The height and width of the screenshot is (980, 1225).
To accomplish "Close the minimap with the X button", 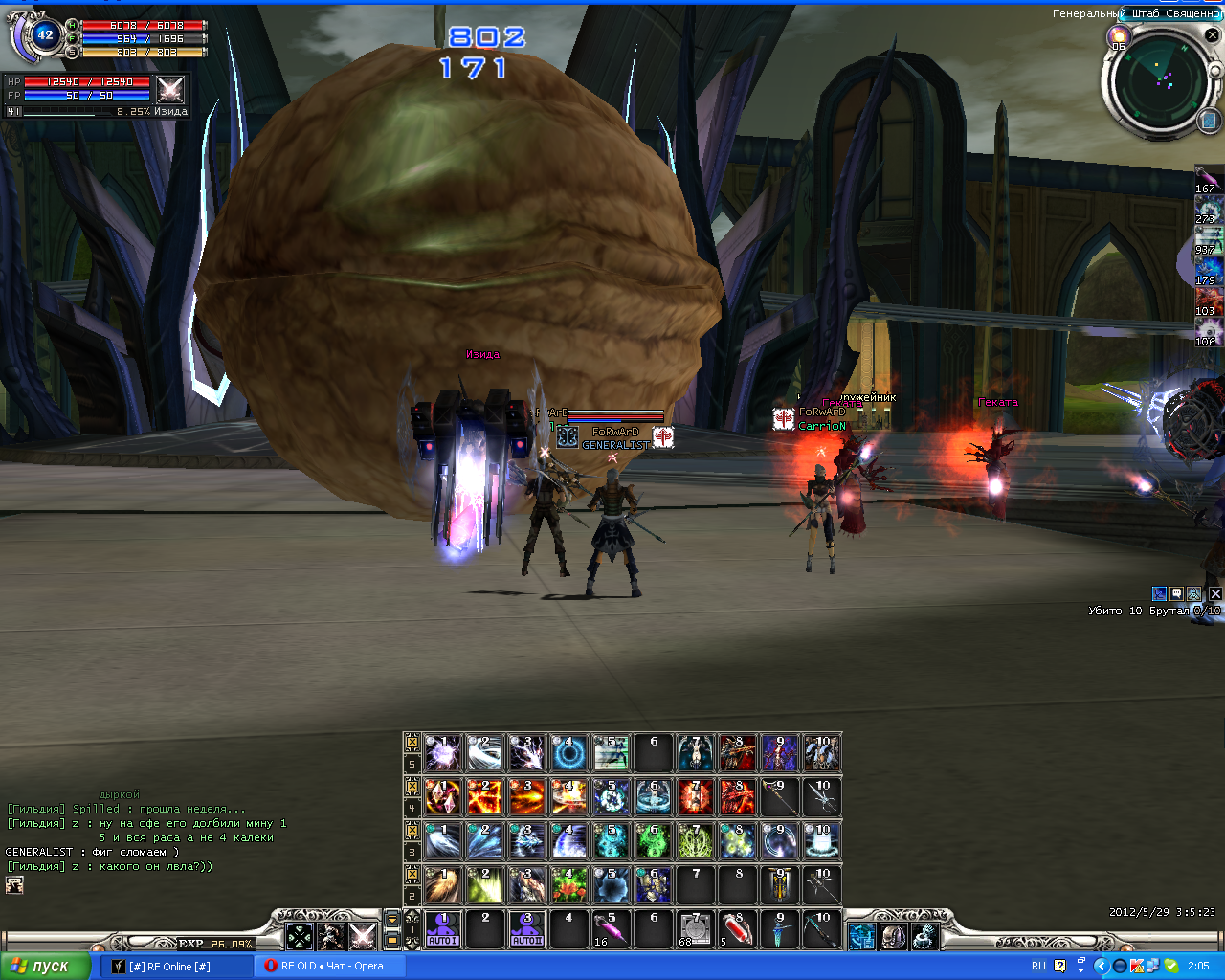I will pyautogui.click(x=1212, y=36).
